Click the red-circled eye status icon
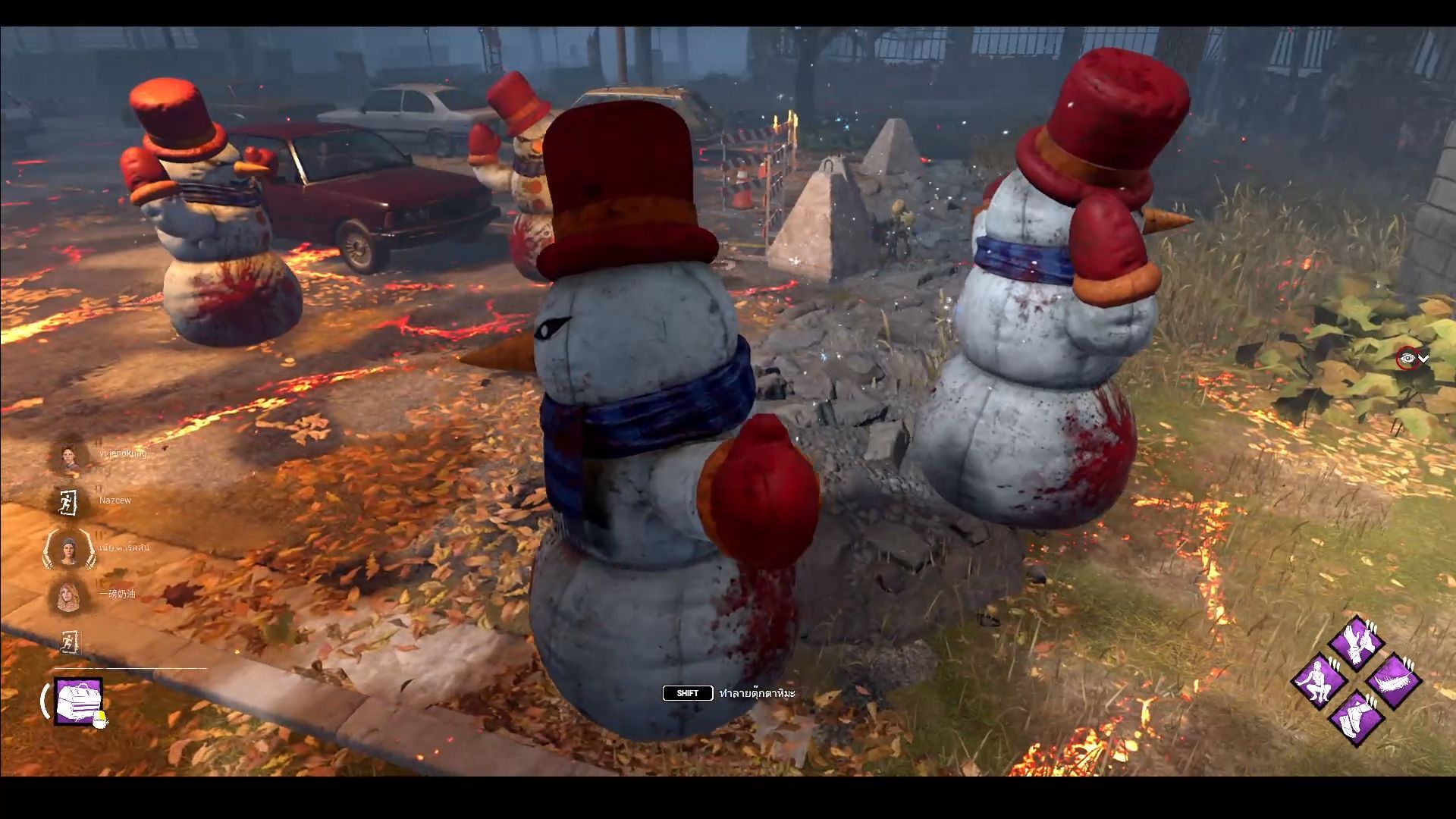 coord(1407,359)
